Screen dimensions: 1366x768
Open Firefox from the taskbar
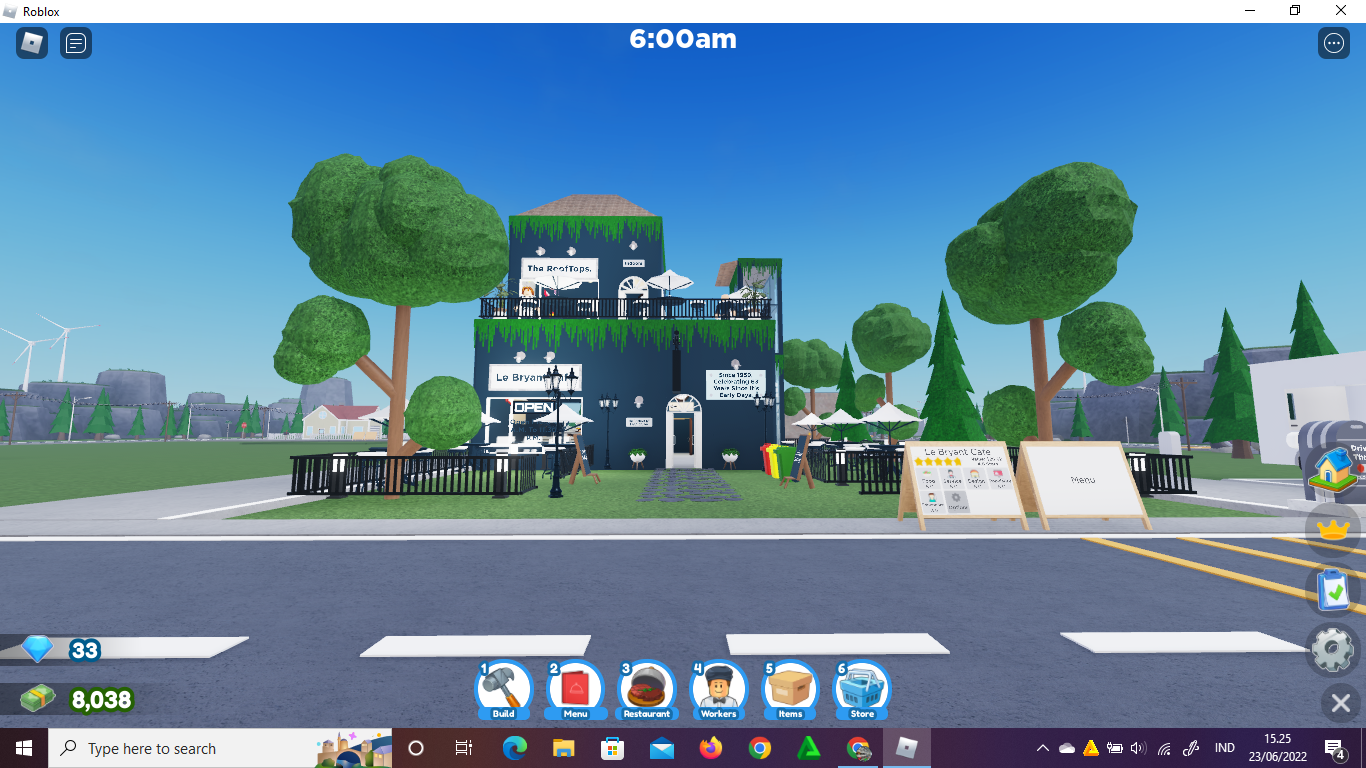pos(710,748)
